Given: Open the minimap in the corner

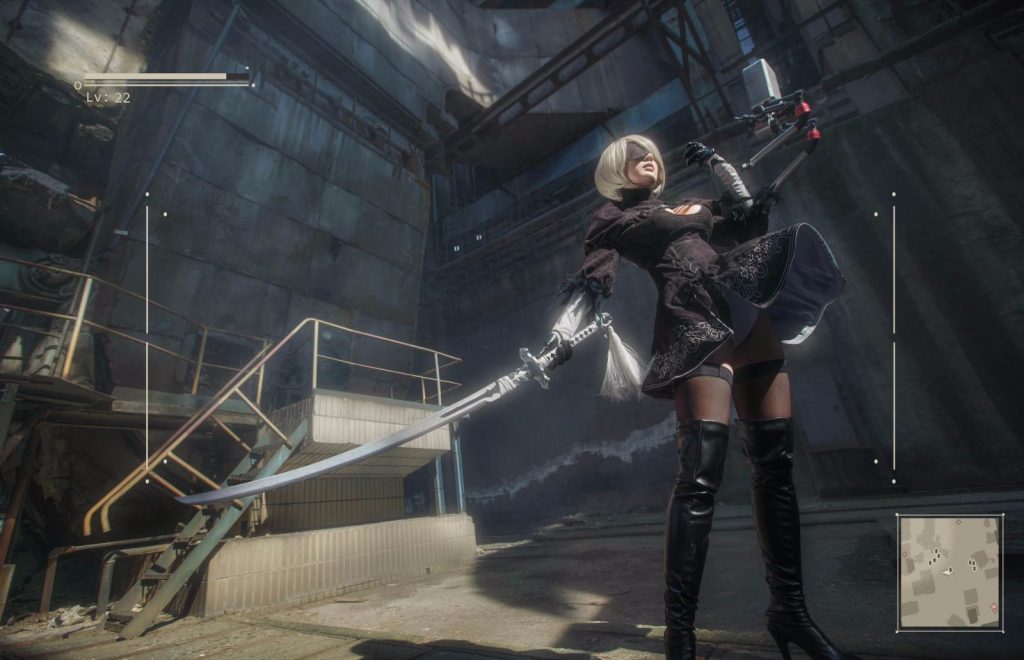Looking at the screenshot, I should pyautogui.click(x=949, y=572).
